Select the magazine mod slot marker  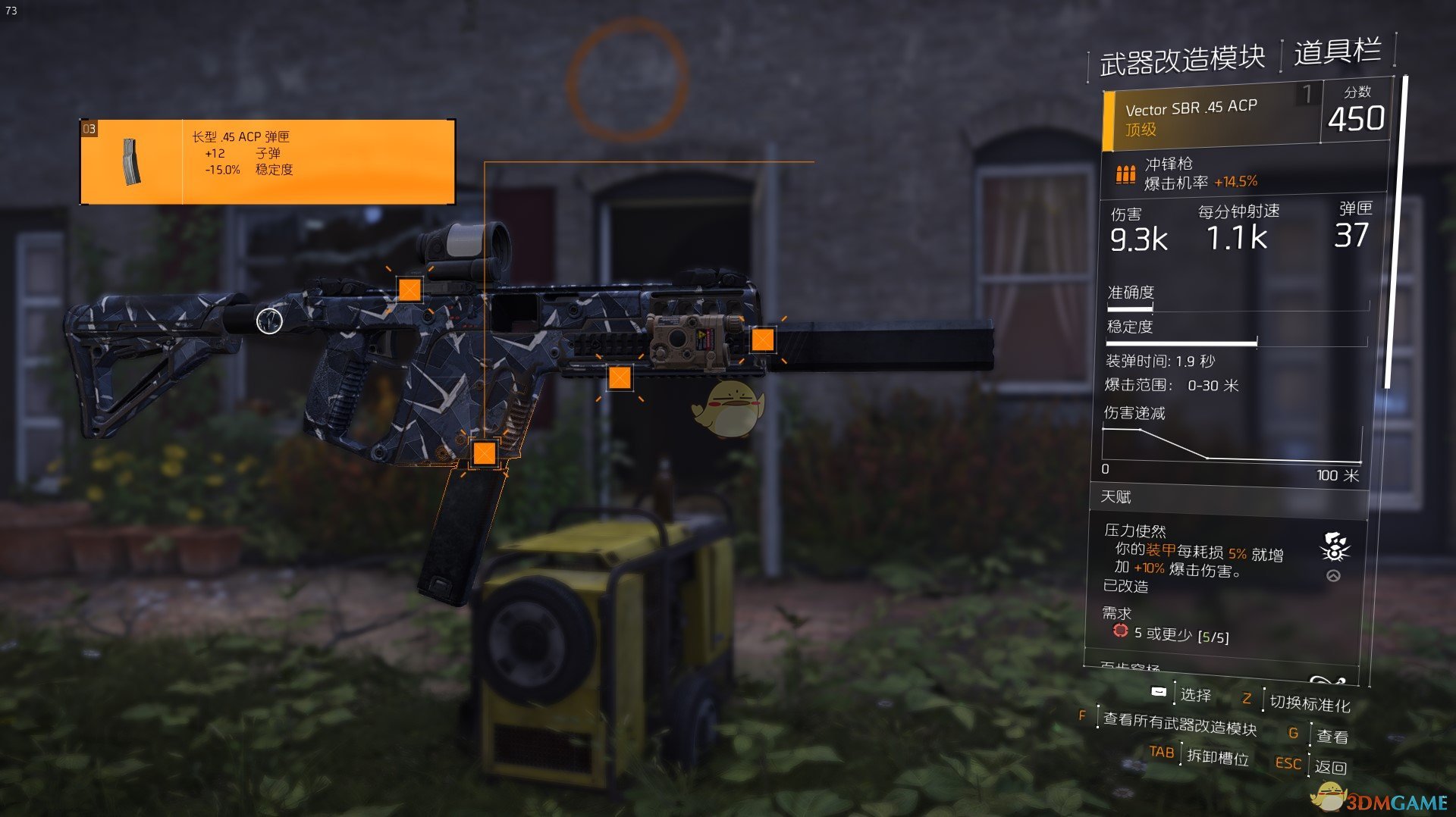(x=484, y=453)
